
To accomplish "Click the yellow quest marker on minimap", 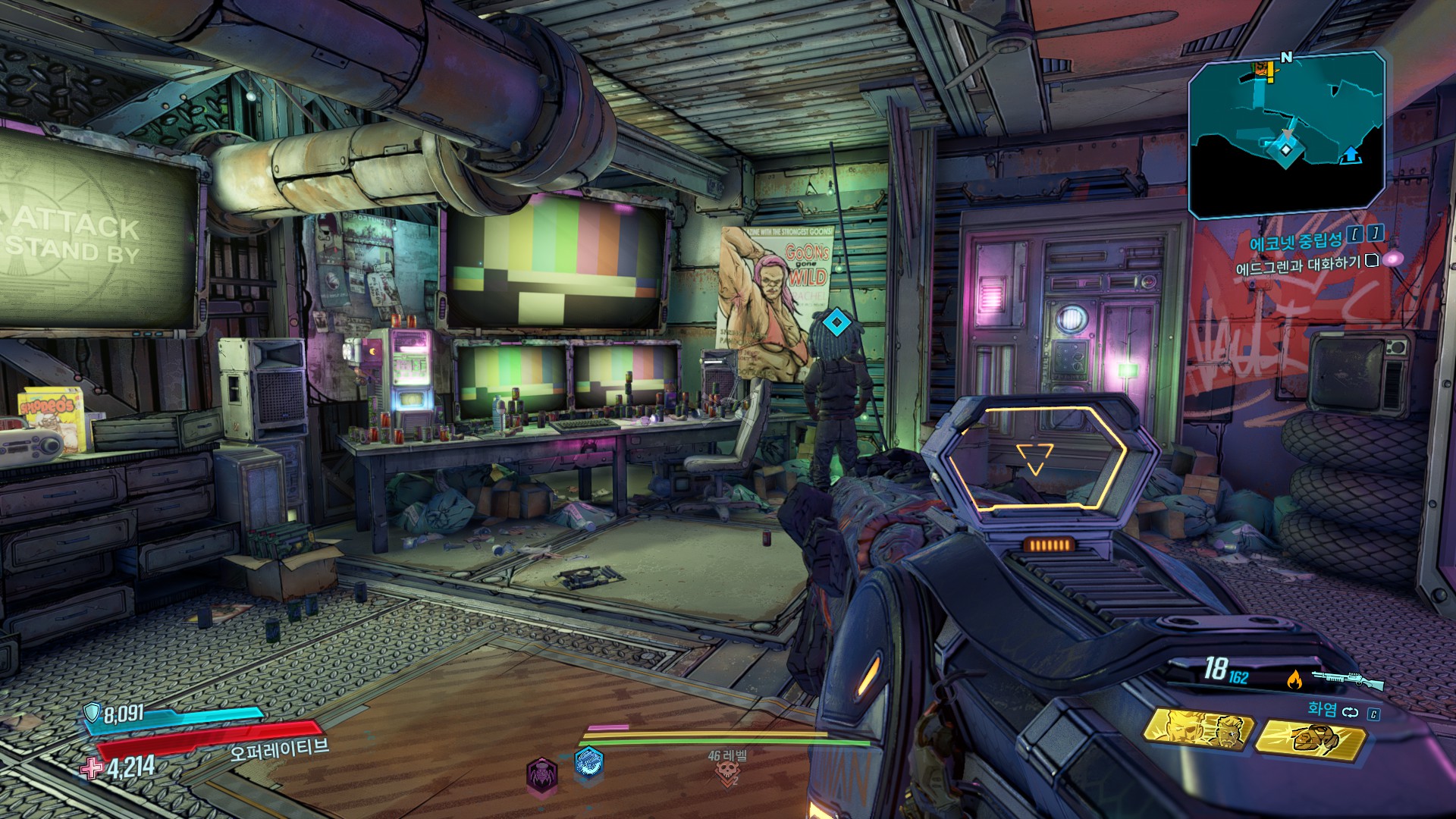I will click(1263, 71).
